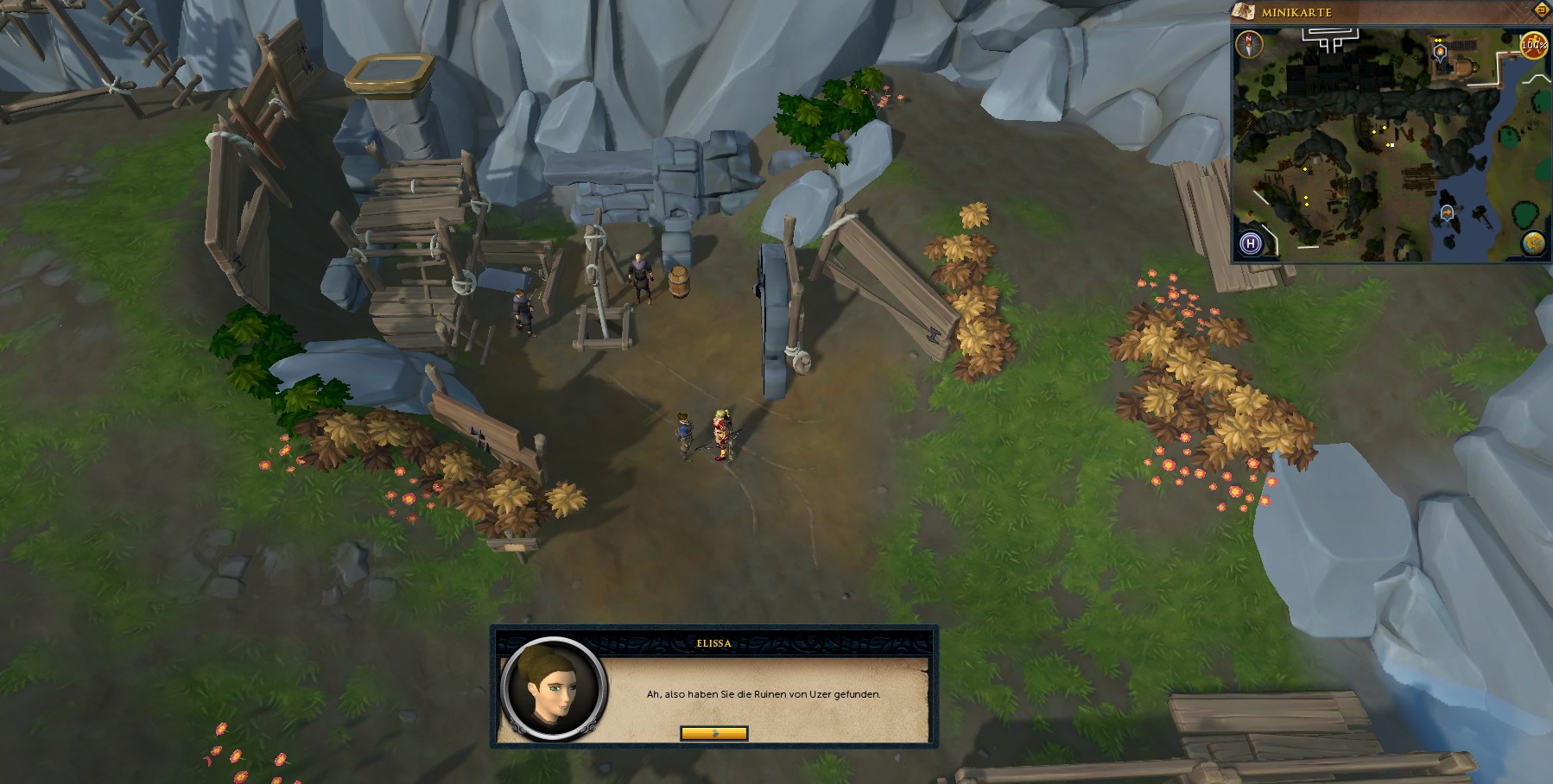This screenshot has height=784, width=1553.
Task: Click the compass on the minimap
Action: (x=1249, y=43)
